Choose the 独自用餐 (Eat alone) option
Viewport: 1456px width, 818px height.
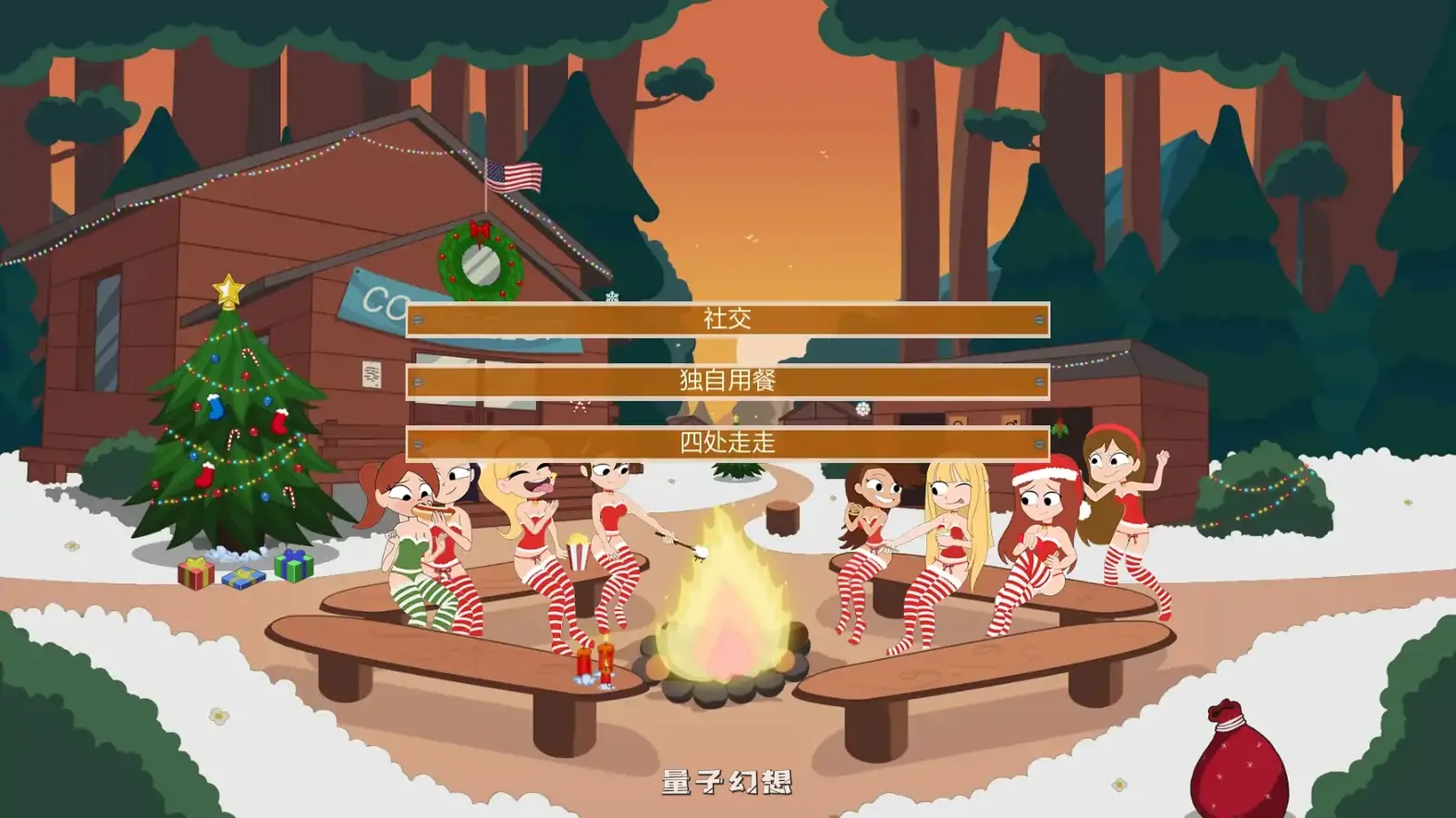point(728,382)
